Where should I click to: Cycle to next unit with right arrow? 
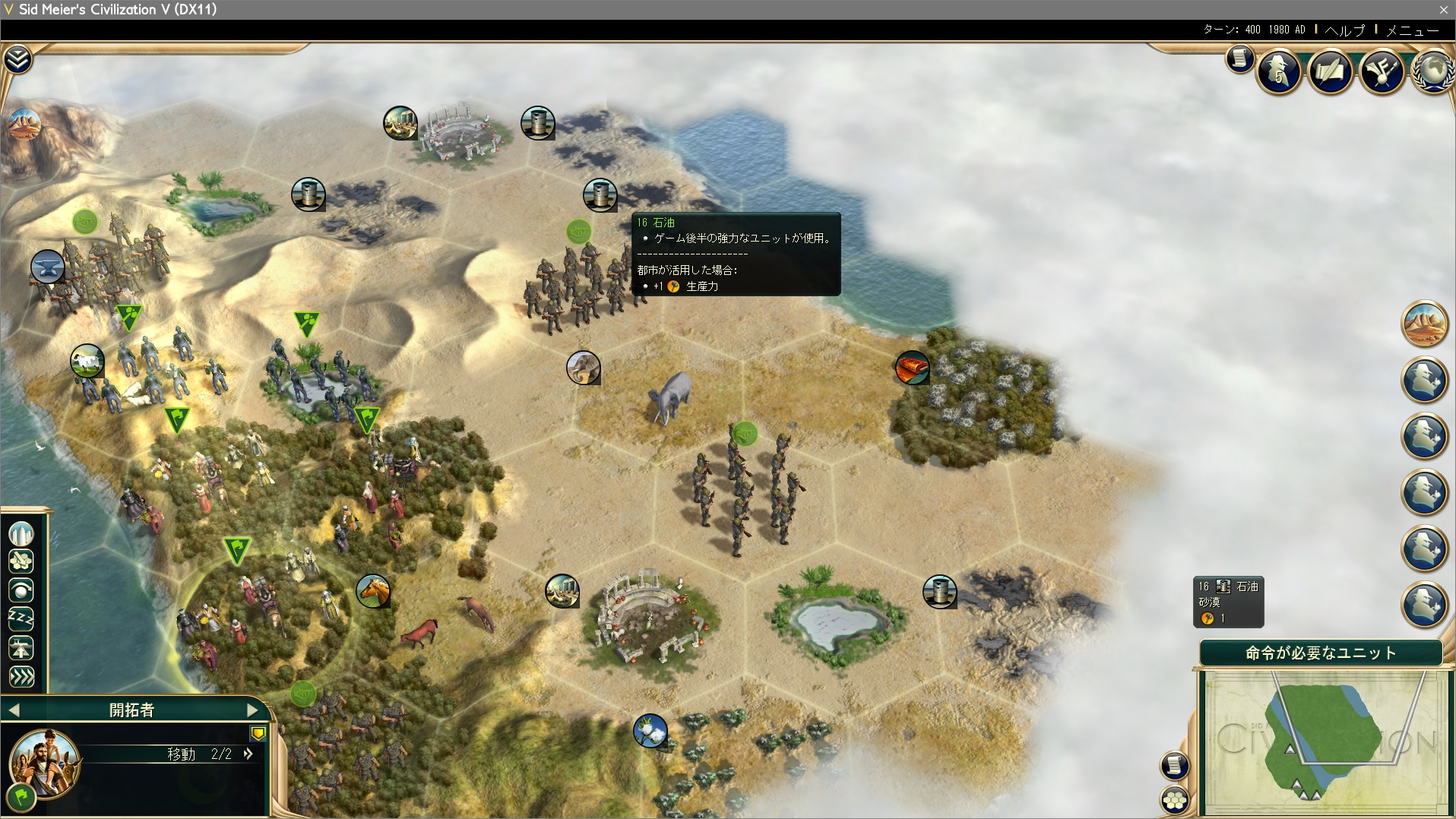click(x=252, y=710)
